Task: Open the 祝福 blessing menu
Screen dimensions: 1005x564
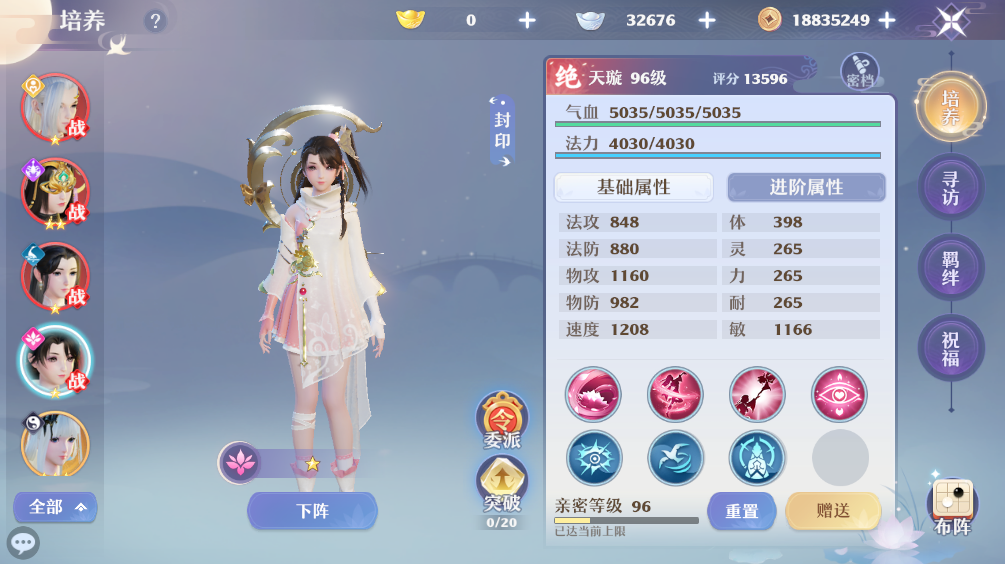Action: click(x=950, y=348)
